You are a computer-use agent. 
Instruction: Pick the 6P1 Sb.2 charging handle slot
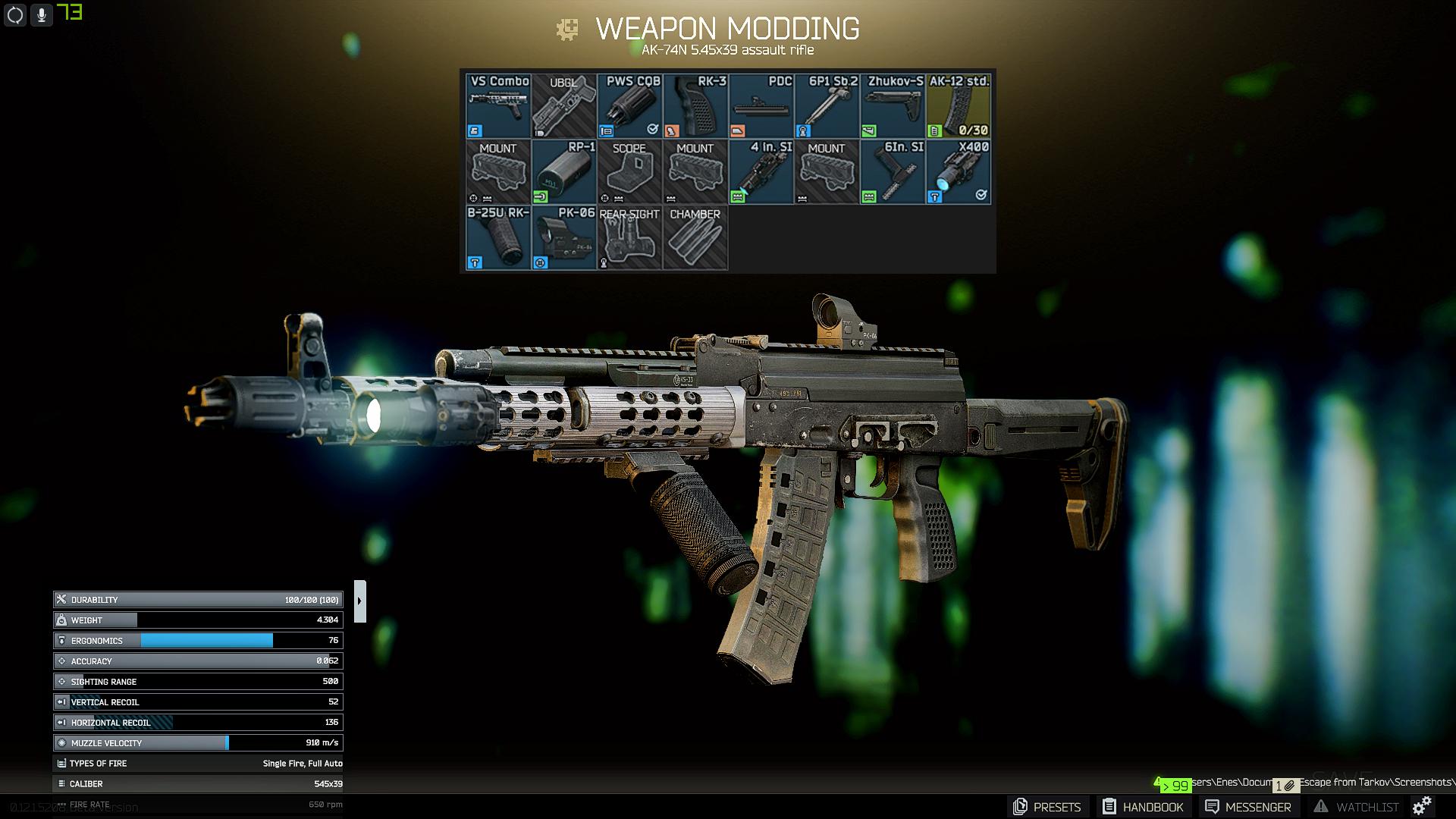point(827,105)
